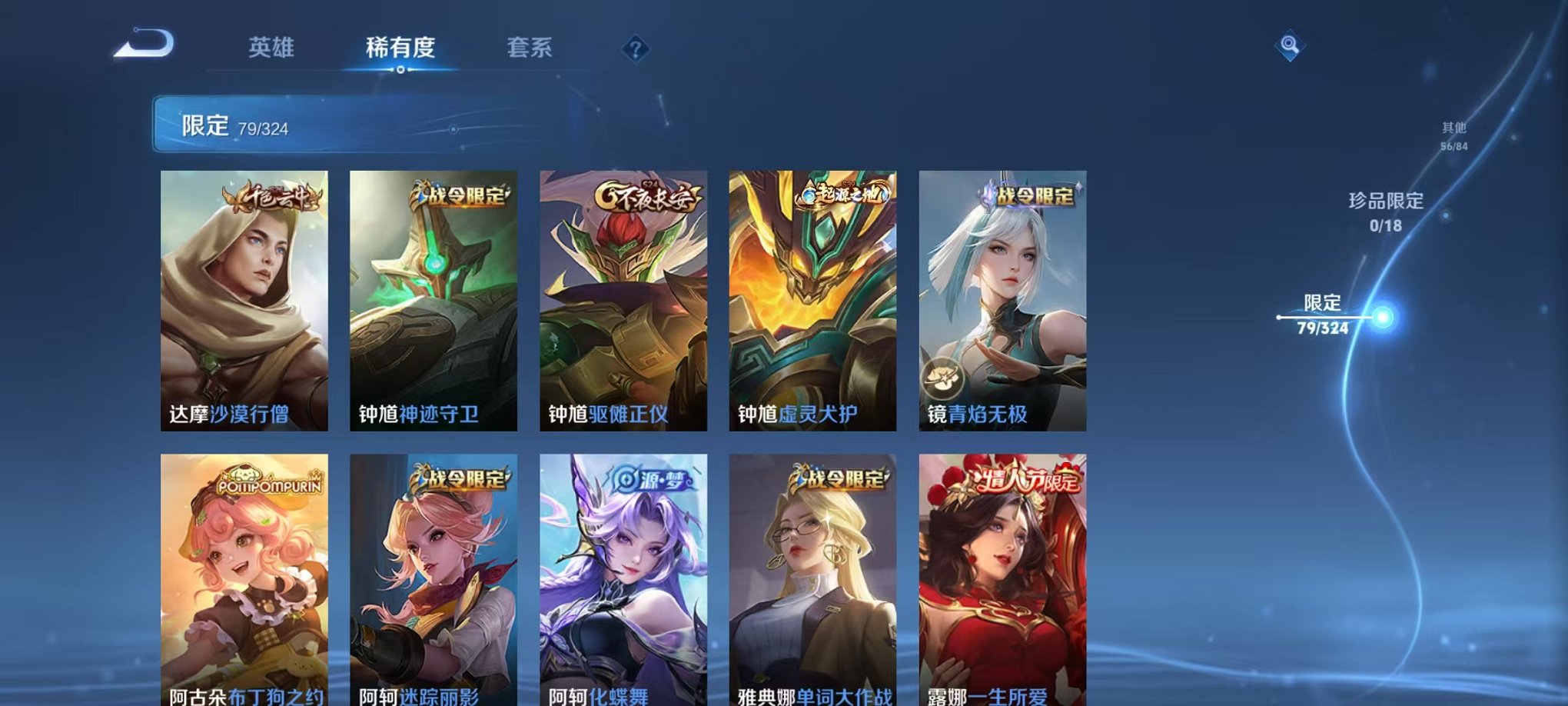Switch to the 英雄 tab
This screenshot has width=1568, height=706.
(272, 48)
